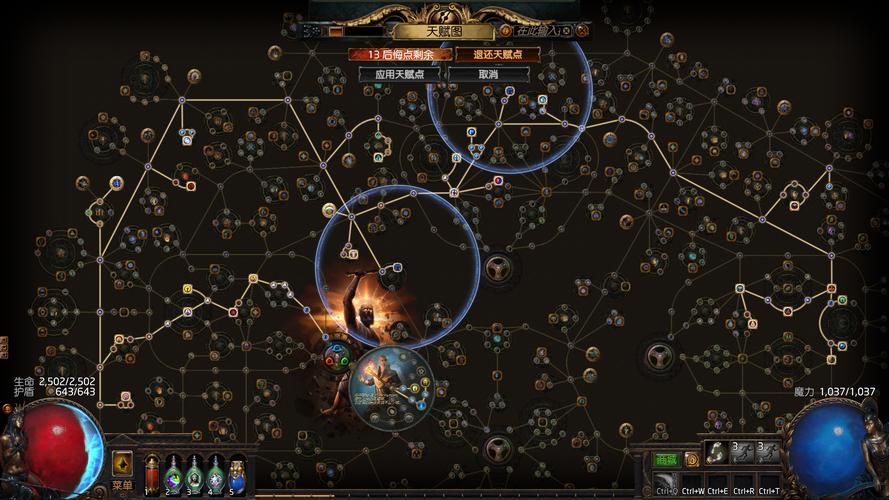Click the 天赋图 title banner
The height and width of the screenshot is (500, 889).
[x=445, y=31]
